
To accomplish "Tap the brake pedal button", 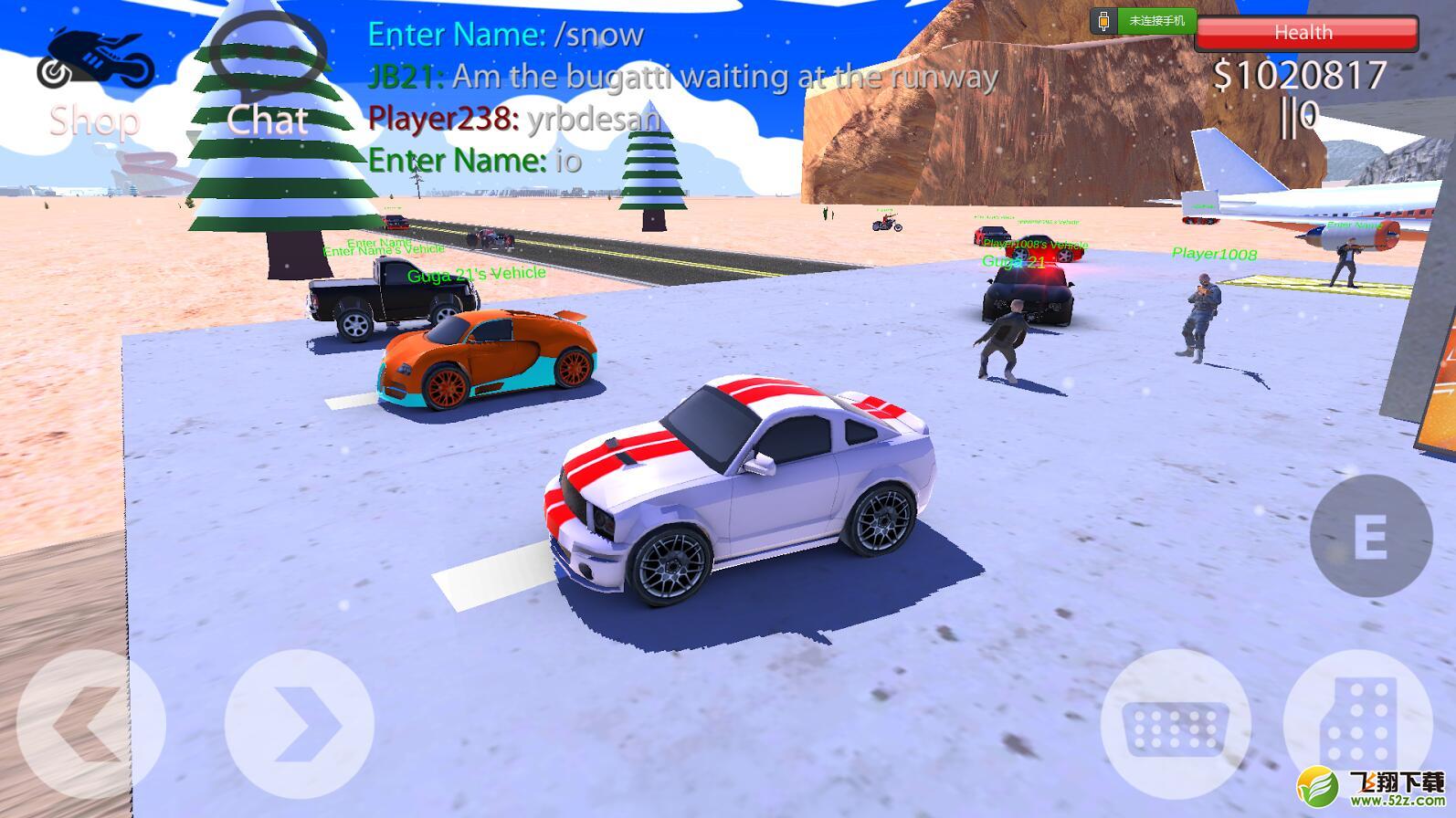I will pyautogui.click(x=1176, y=727).
